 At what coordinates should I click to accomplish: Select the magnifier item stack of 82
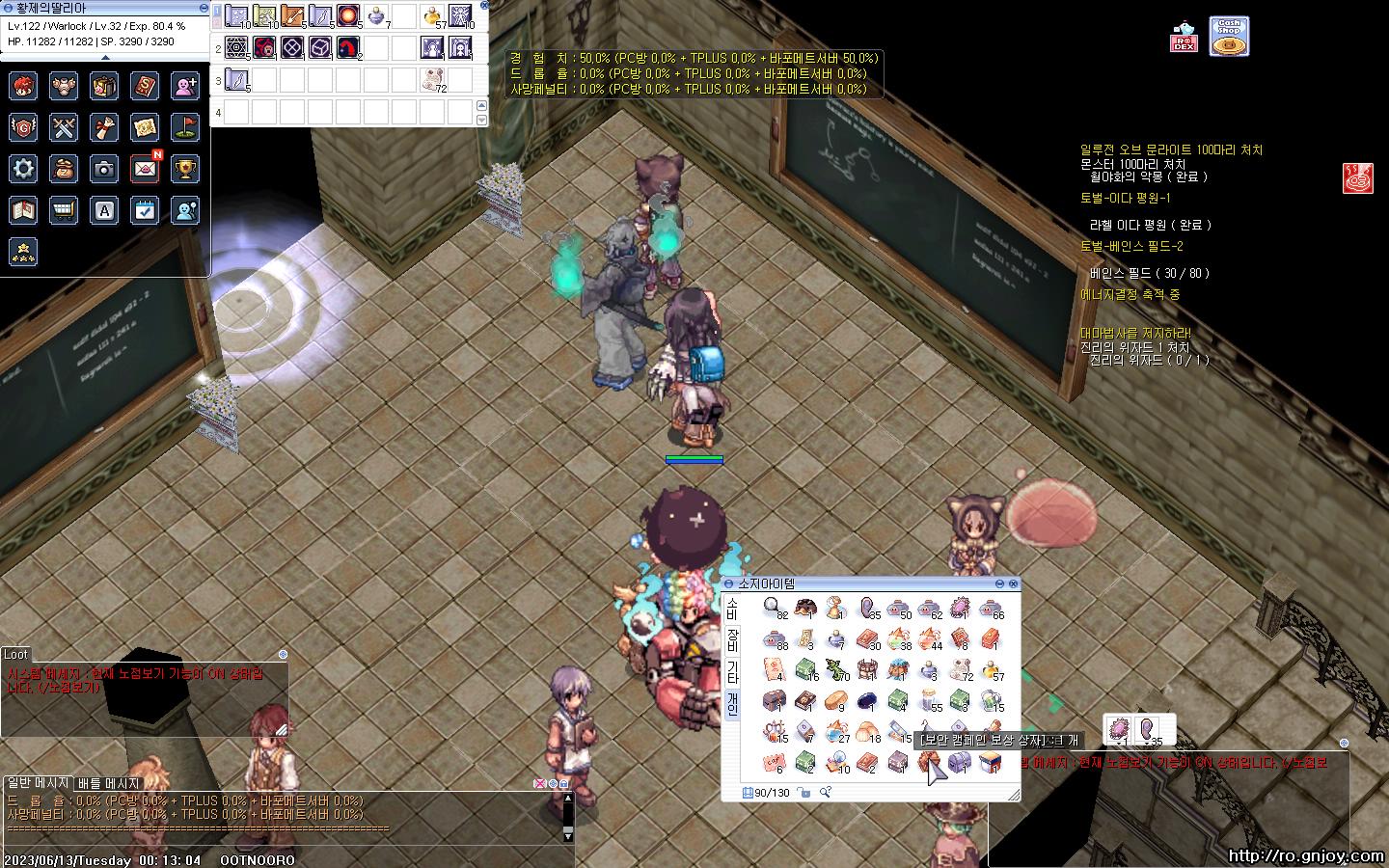[x=774, y=608]
